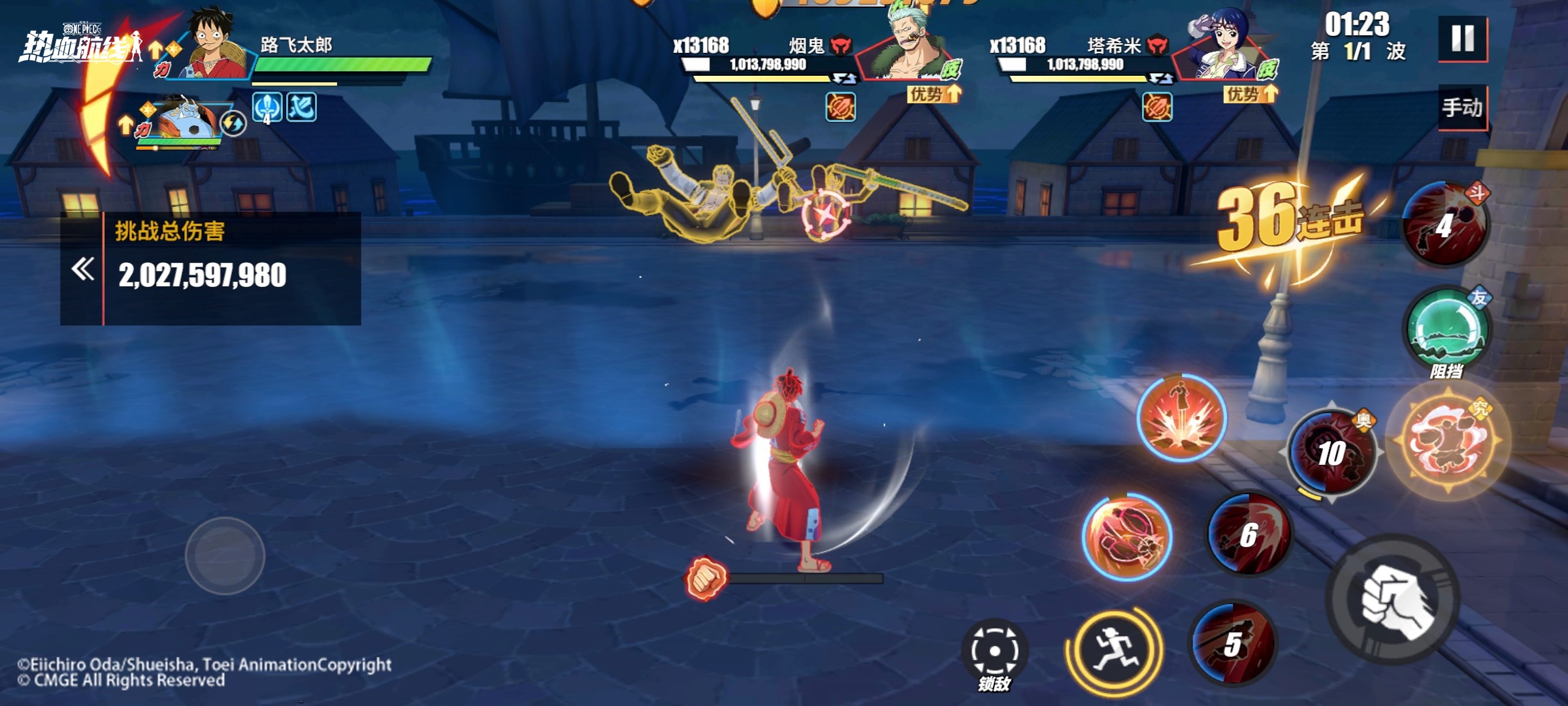
Task: Toggle the 锁敌 lock-on target button
Action: click(x=994, y=652)
